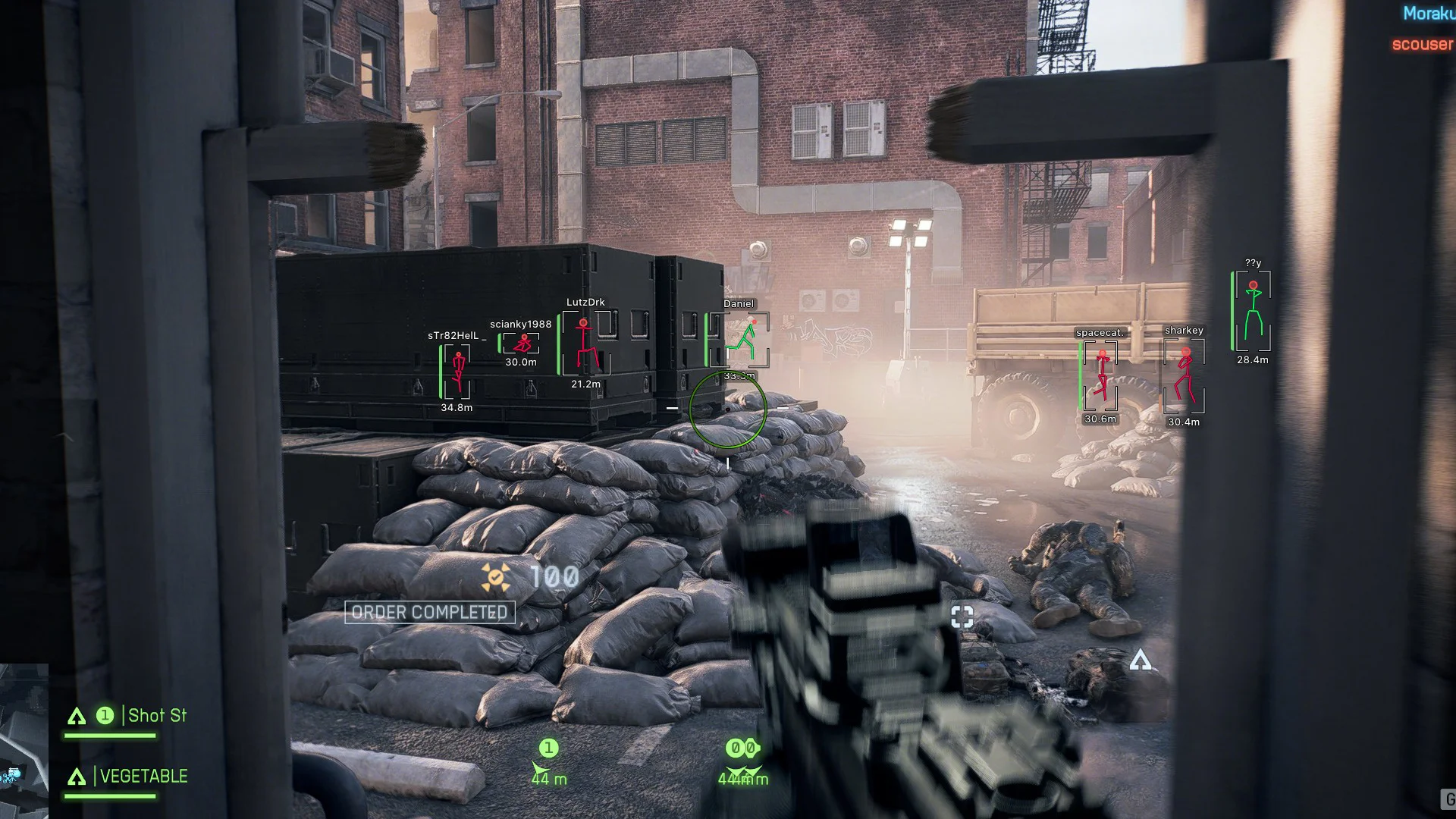Select the spacecat. player name tag
Image resolution: width=1456 pixels, height=819 pixels.
coord(1100,333)
